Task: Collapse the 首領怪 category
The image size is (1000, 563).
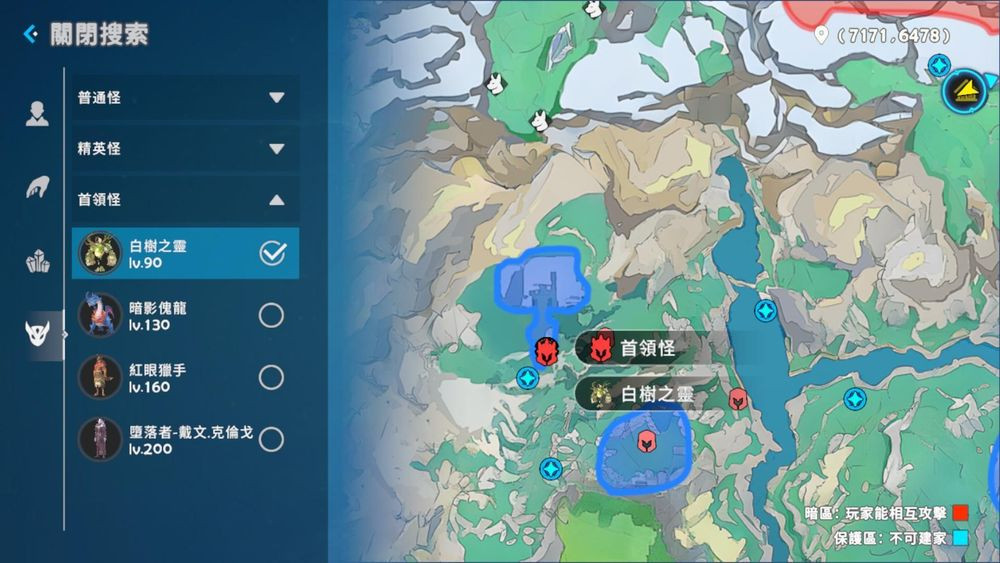Action: click(276, 200)
